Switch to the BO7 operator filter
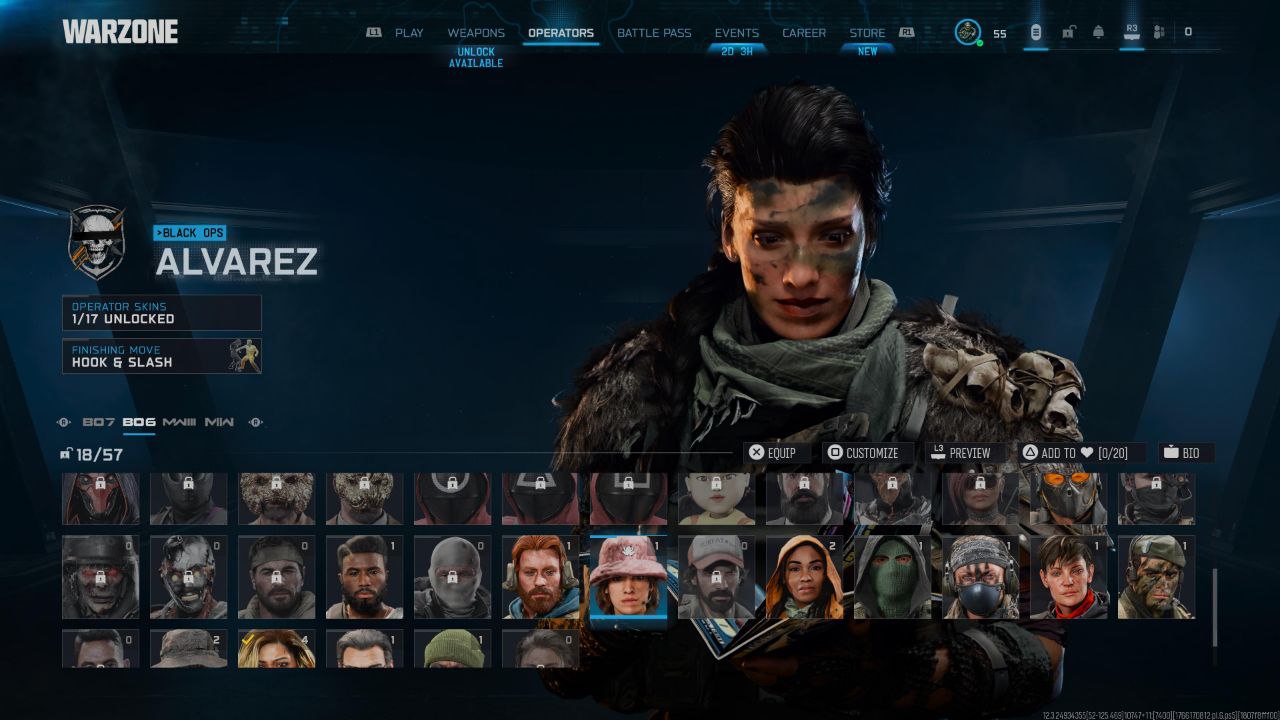Screen dimensions: 1280x720 coord(99,422)
